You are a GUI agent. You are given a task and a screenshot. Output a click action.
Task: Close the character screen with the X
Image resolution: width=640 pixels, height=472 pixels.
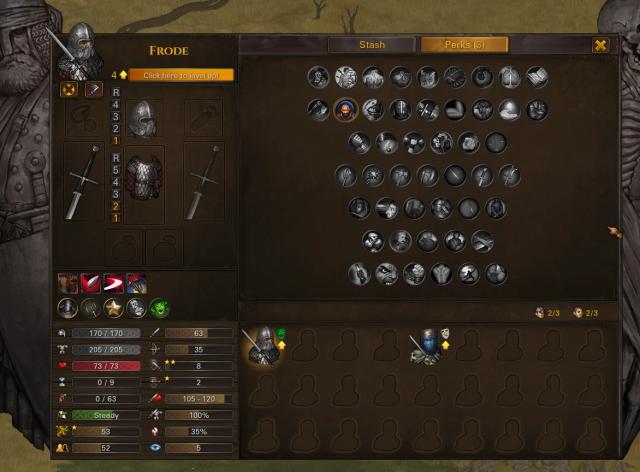[x=600, y=45]
